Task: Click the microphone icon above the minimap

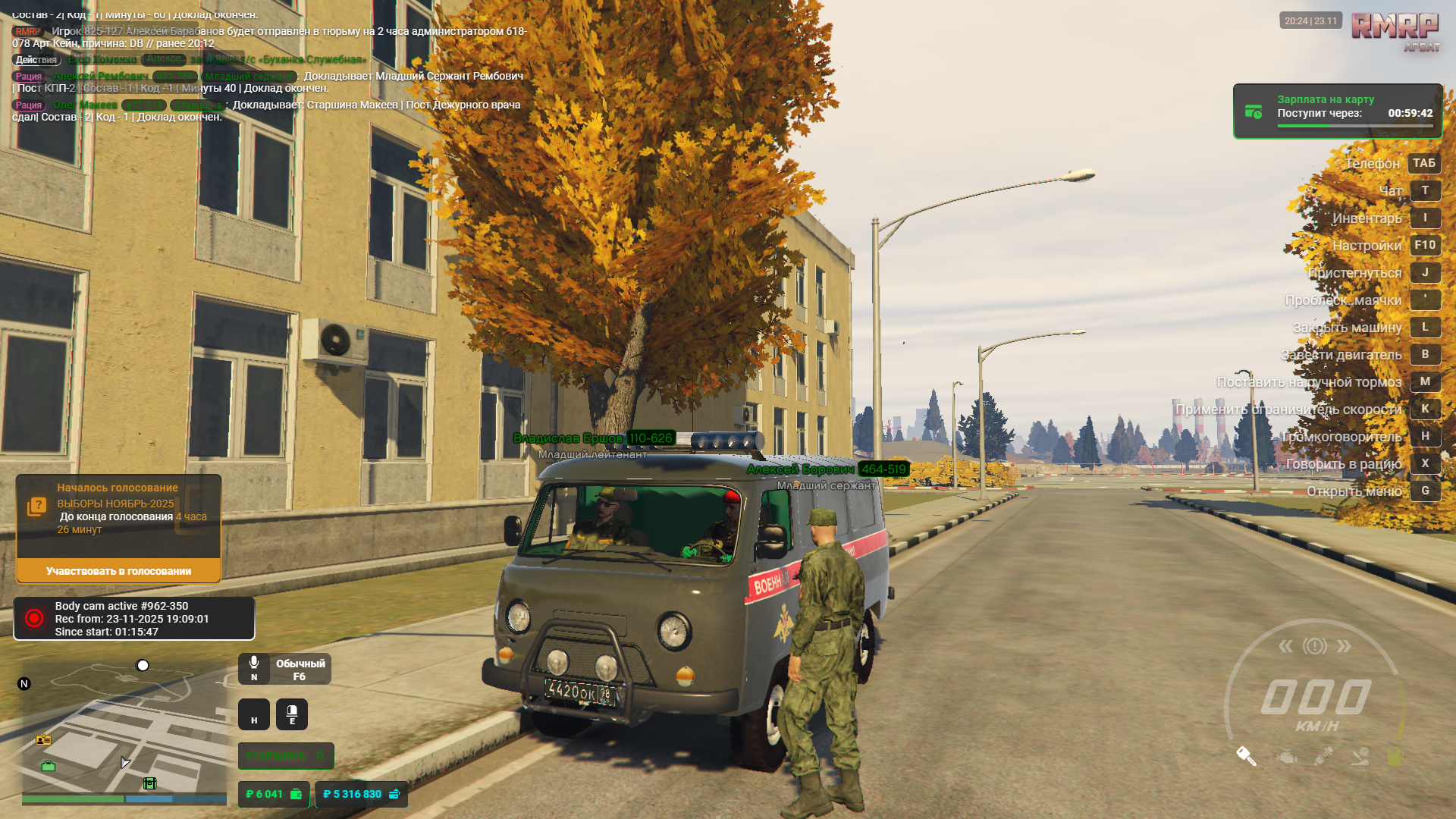Action: click(254, 663)
